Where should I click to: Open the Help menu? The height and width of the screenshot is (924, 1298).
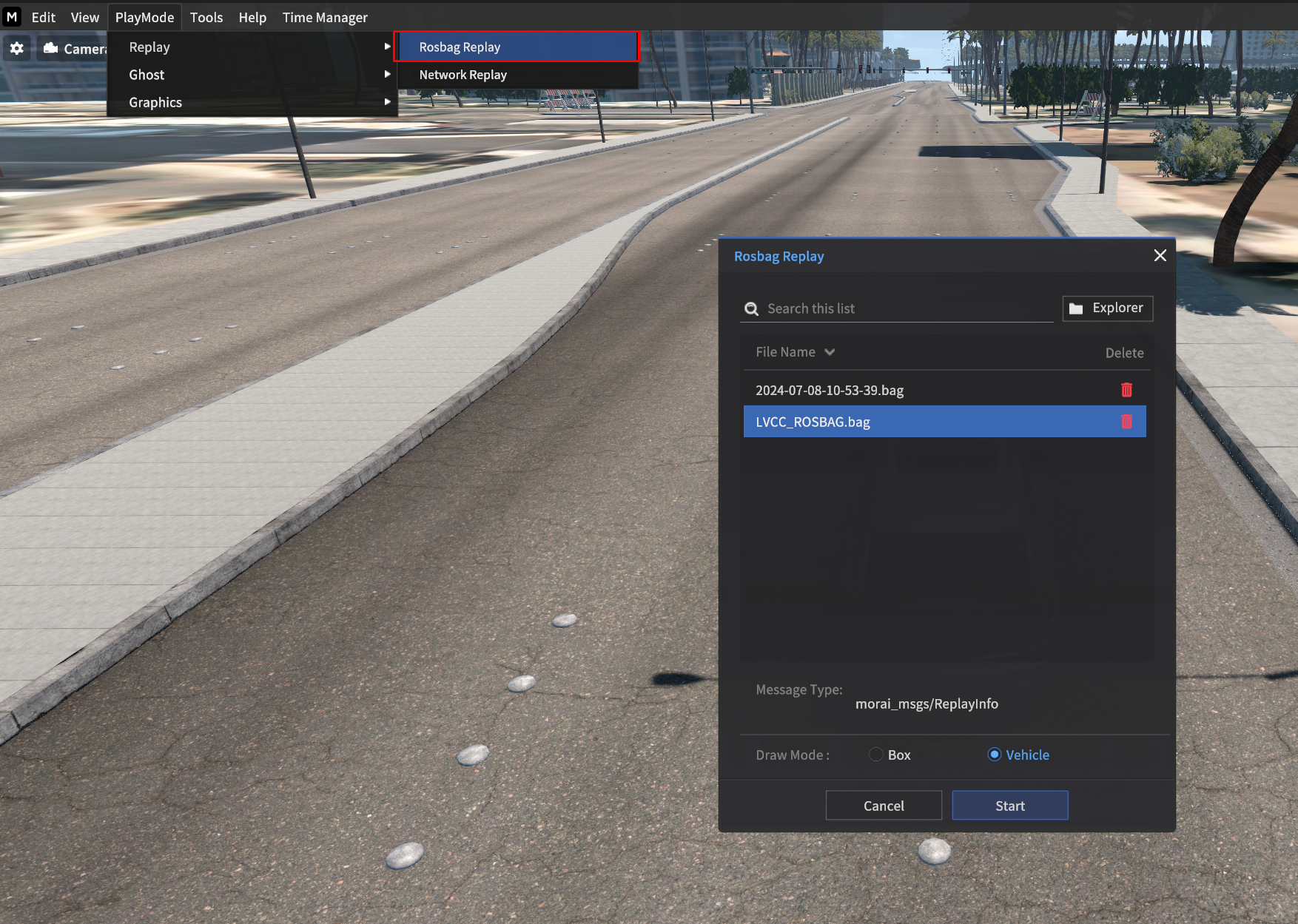click(x=252, y=17)
